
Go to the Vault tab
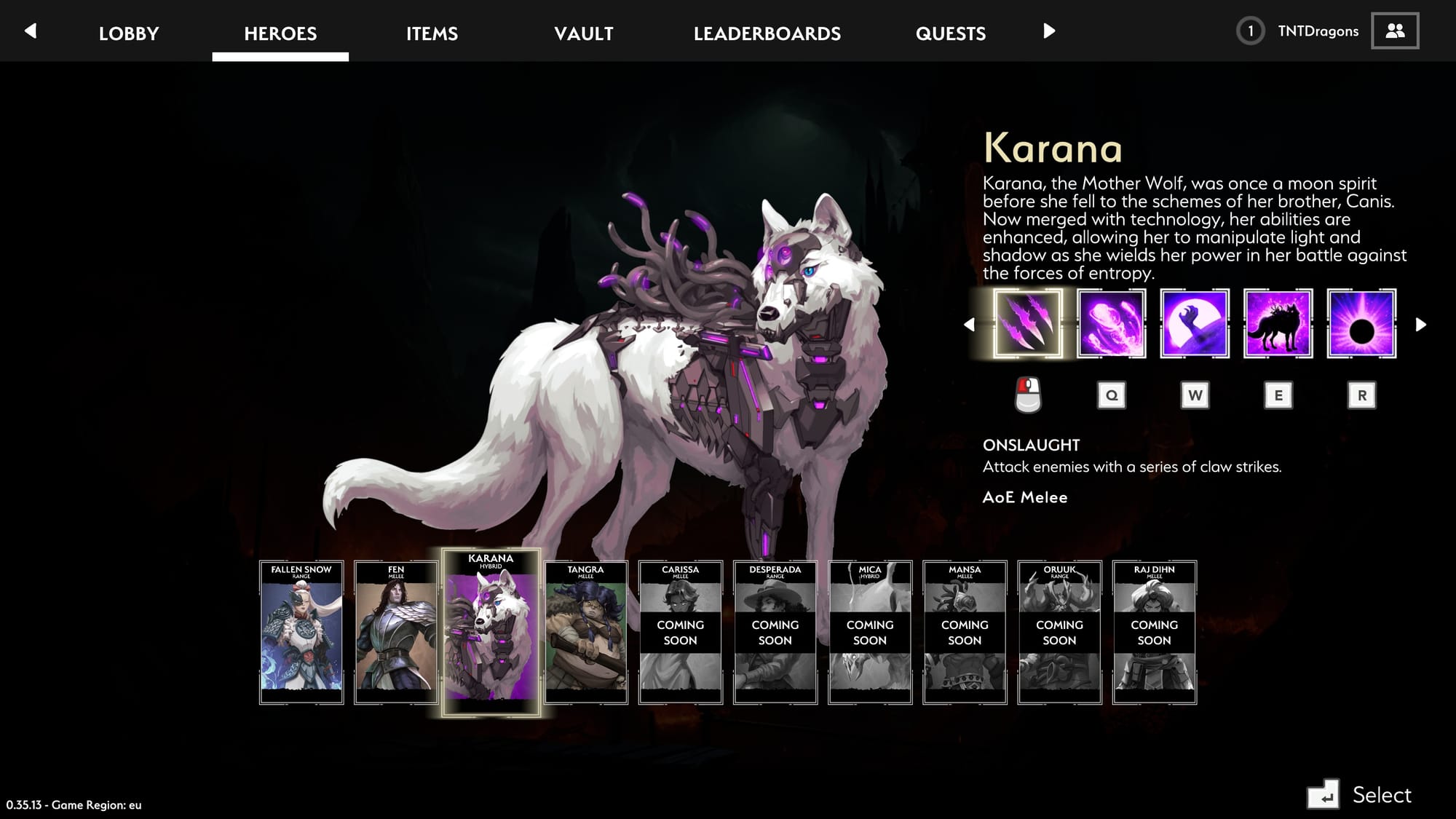click(x=583, y=33)
